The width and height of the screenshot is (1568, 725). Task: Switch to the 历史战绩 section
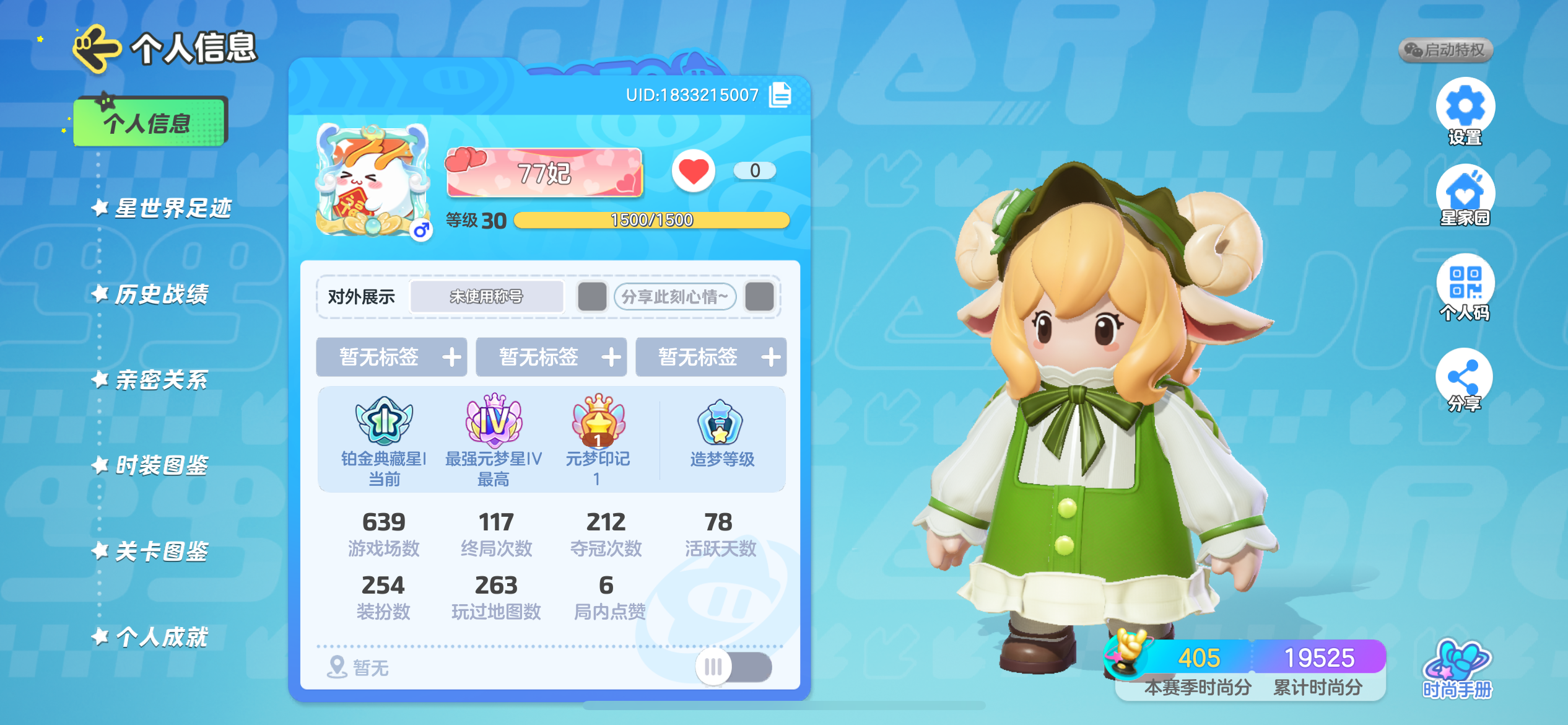coord(164,294)
